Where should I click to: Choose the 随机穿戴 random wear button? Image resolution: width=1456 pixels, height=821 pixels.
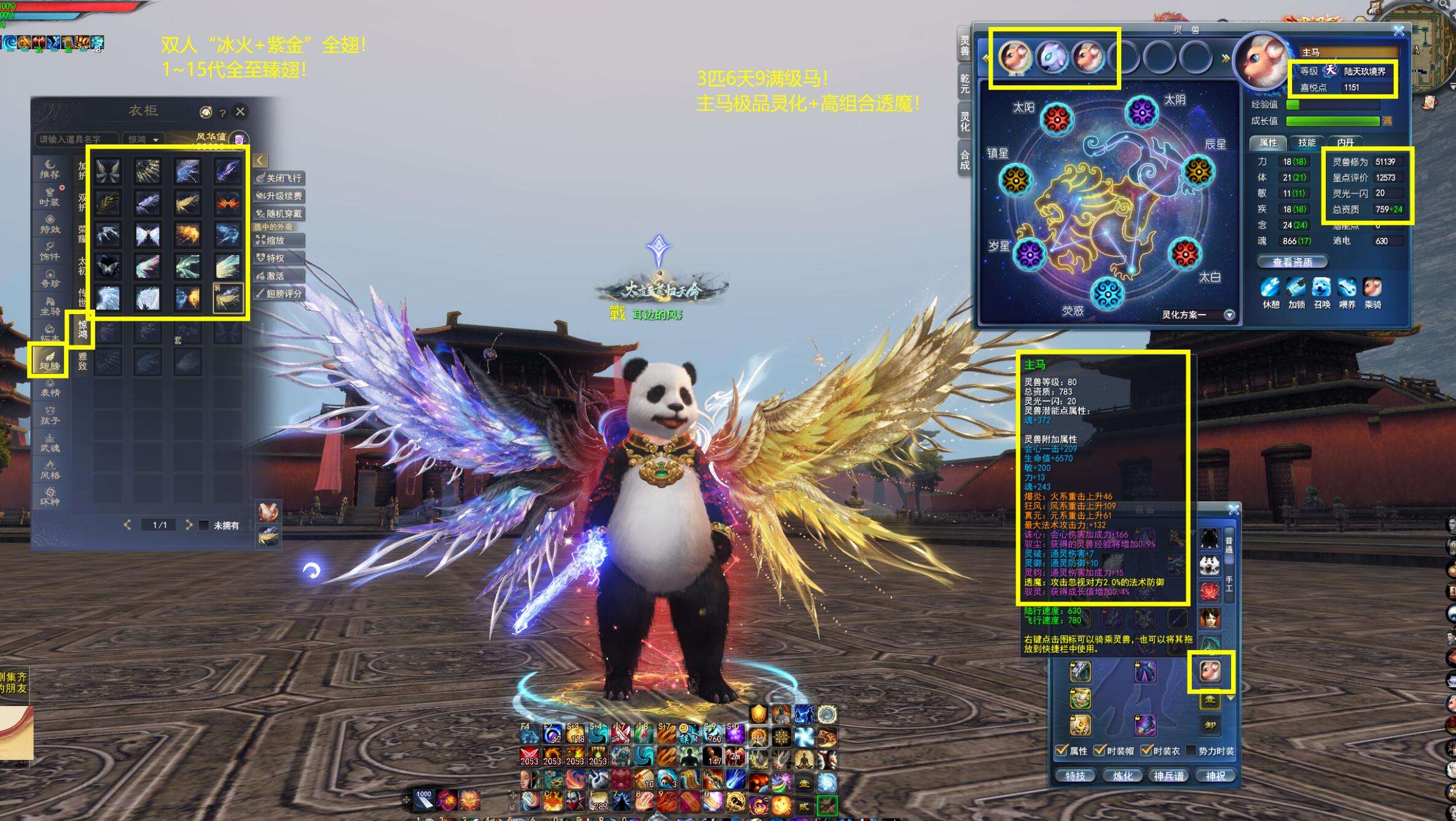click(280, 214)
